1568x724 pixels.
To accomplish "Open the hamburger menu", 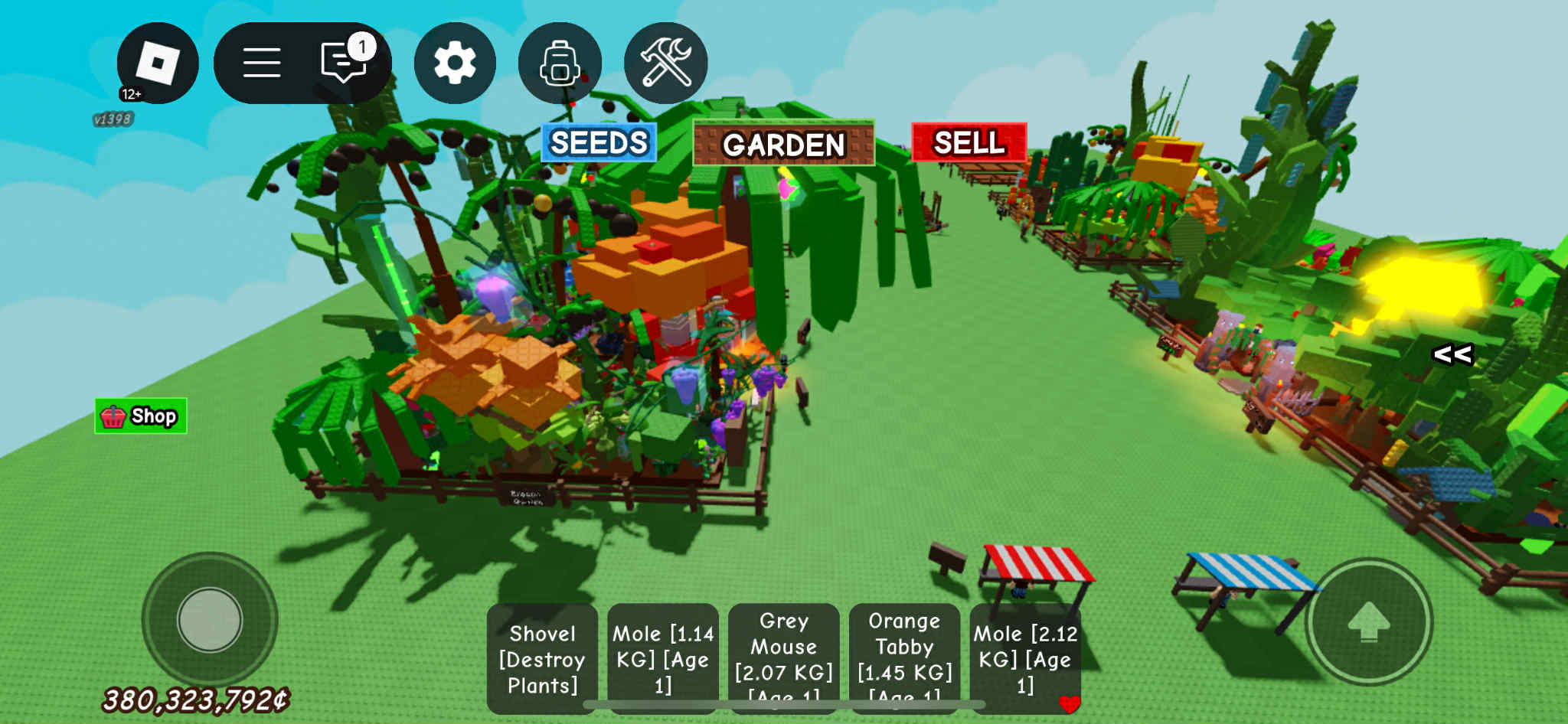I will coord(262,63).
